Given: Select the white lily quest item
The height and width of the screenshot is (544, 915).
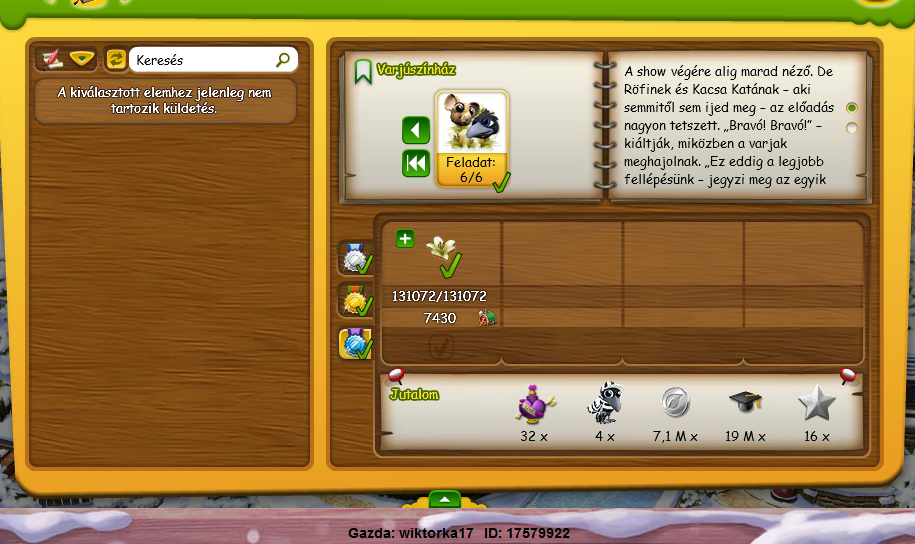Looking at the screenshot, I should tap(441, 247).
